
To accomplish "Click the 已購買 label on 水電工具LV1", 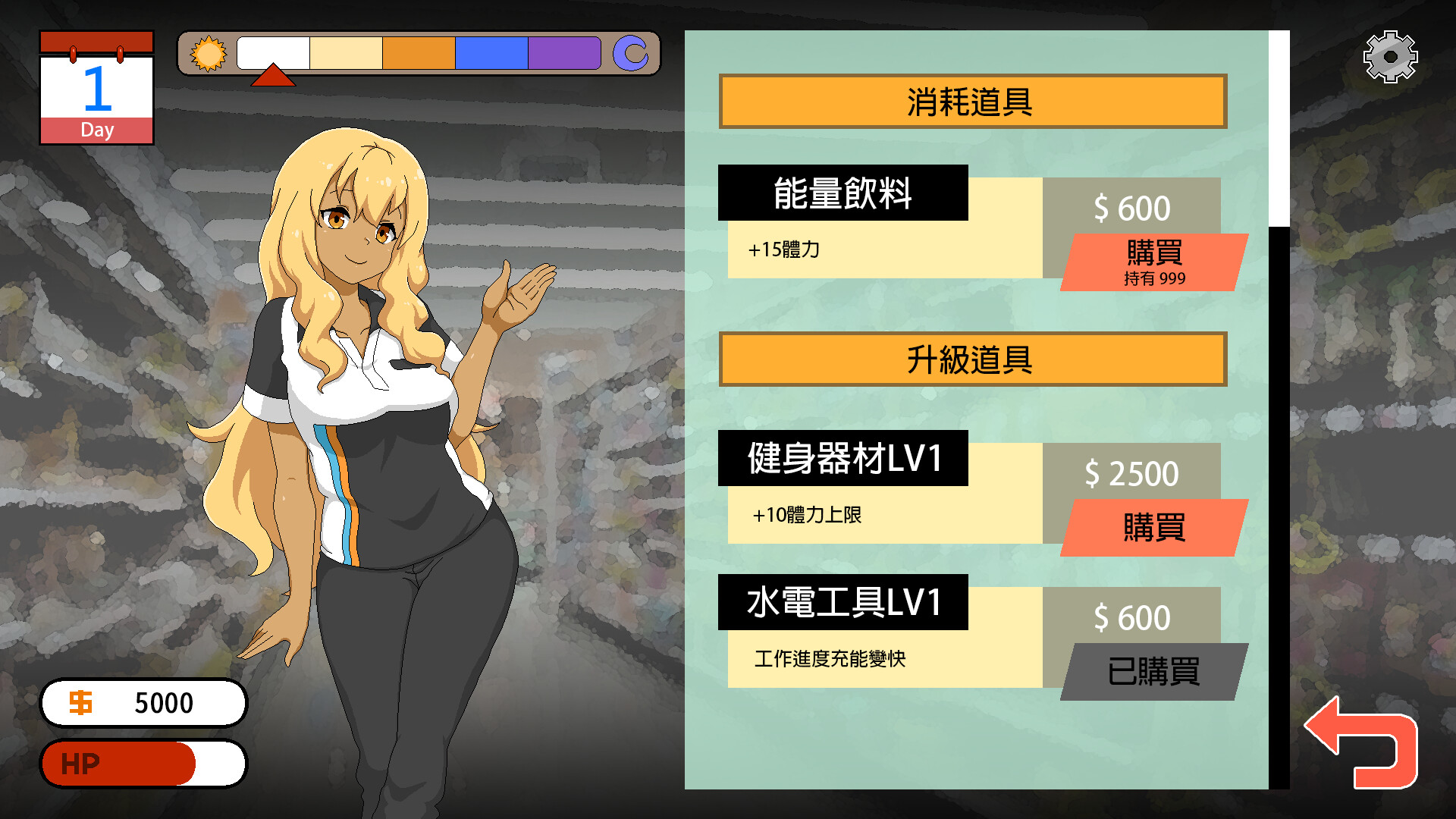I will [x=1154, y=670].
